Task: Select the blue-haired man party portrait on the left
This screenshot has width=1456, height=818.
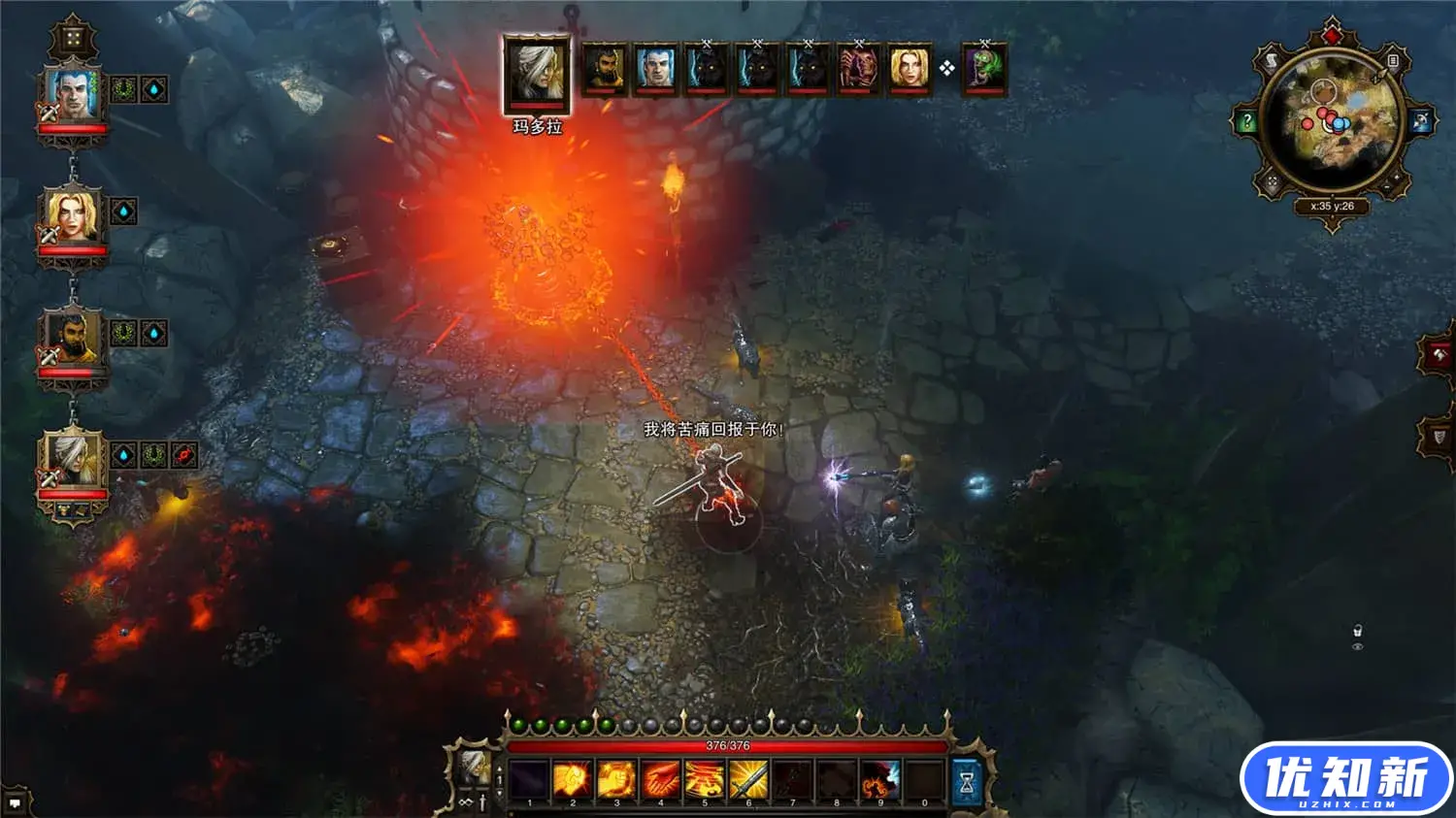Action: (x=72, y=94)
